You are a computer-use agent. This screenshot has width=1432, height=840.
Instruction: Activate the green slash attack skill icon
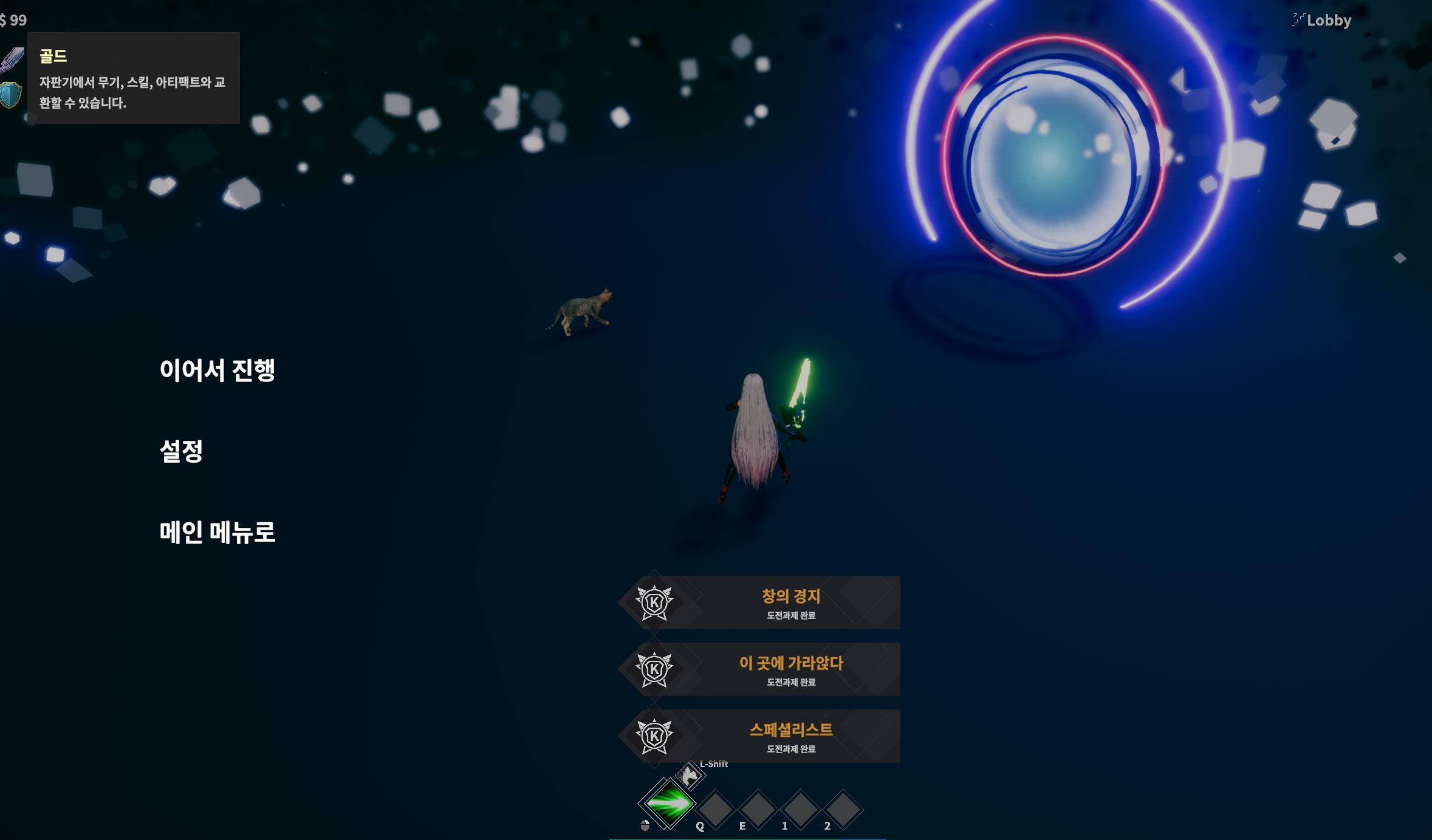pos(668,804)
